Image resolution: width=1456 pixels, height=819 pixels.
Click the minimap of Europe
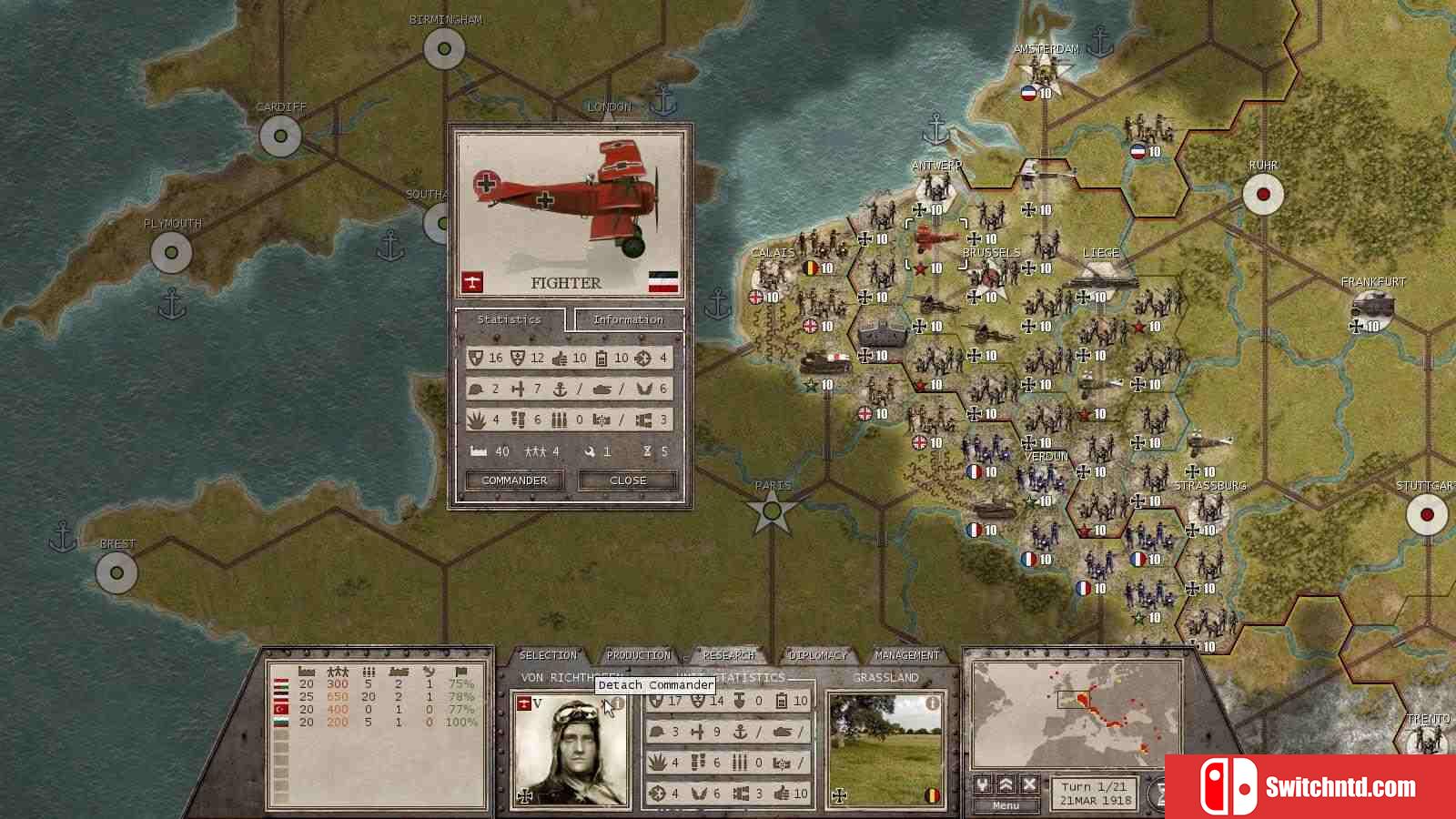click(x=1076, y=714)
